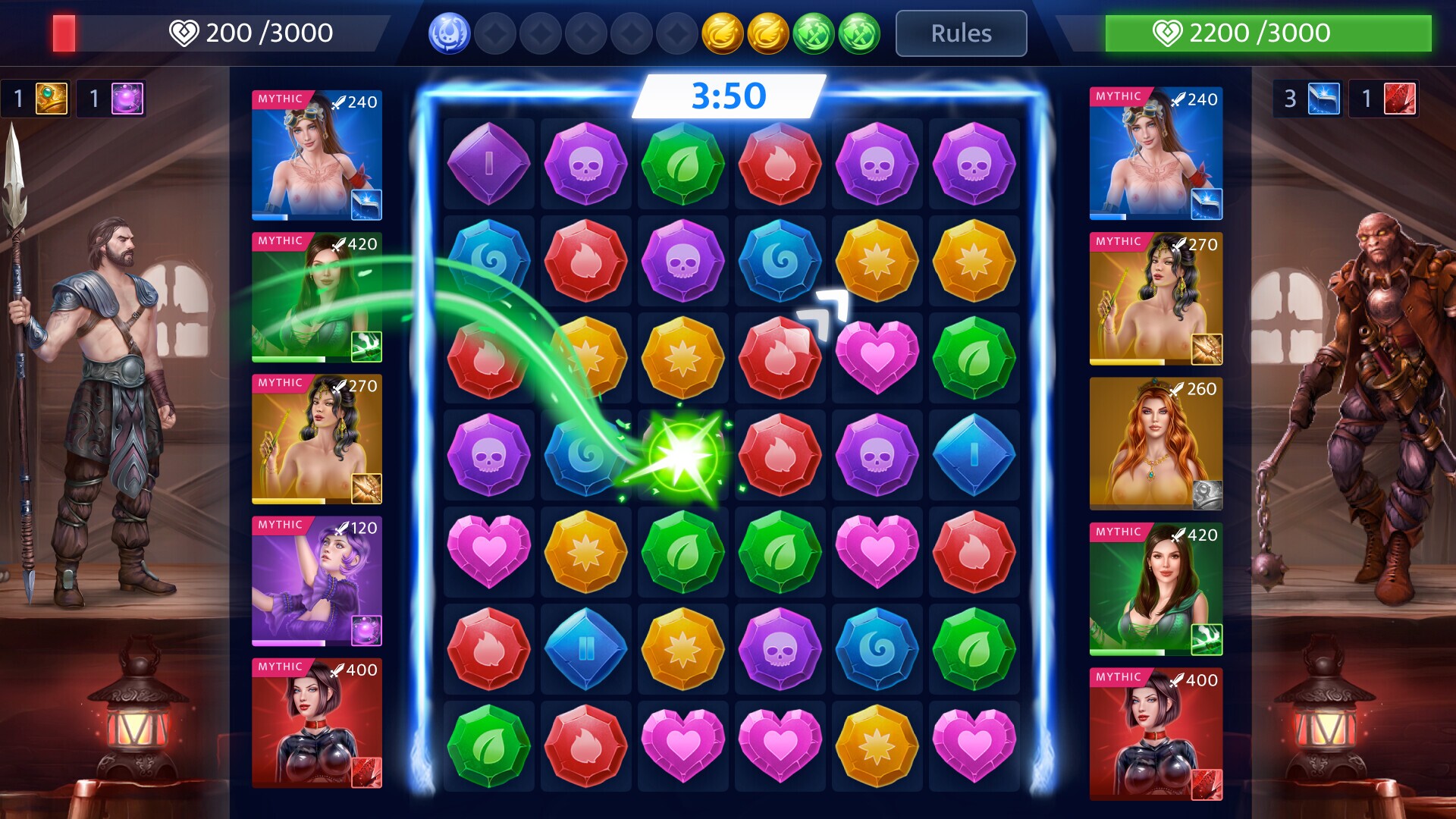Click the golden whip skill on the 270 card
Viewport: 1456px width, 819px height.
pos(366,490)
